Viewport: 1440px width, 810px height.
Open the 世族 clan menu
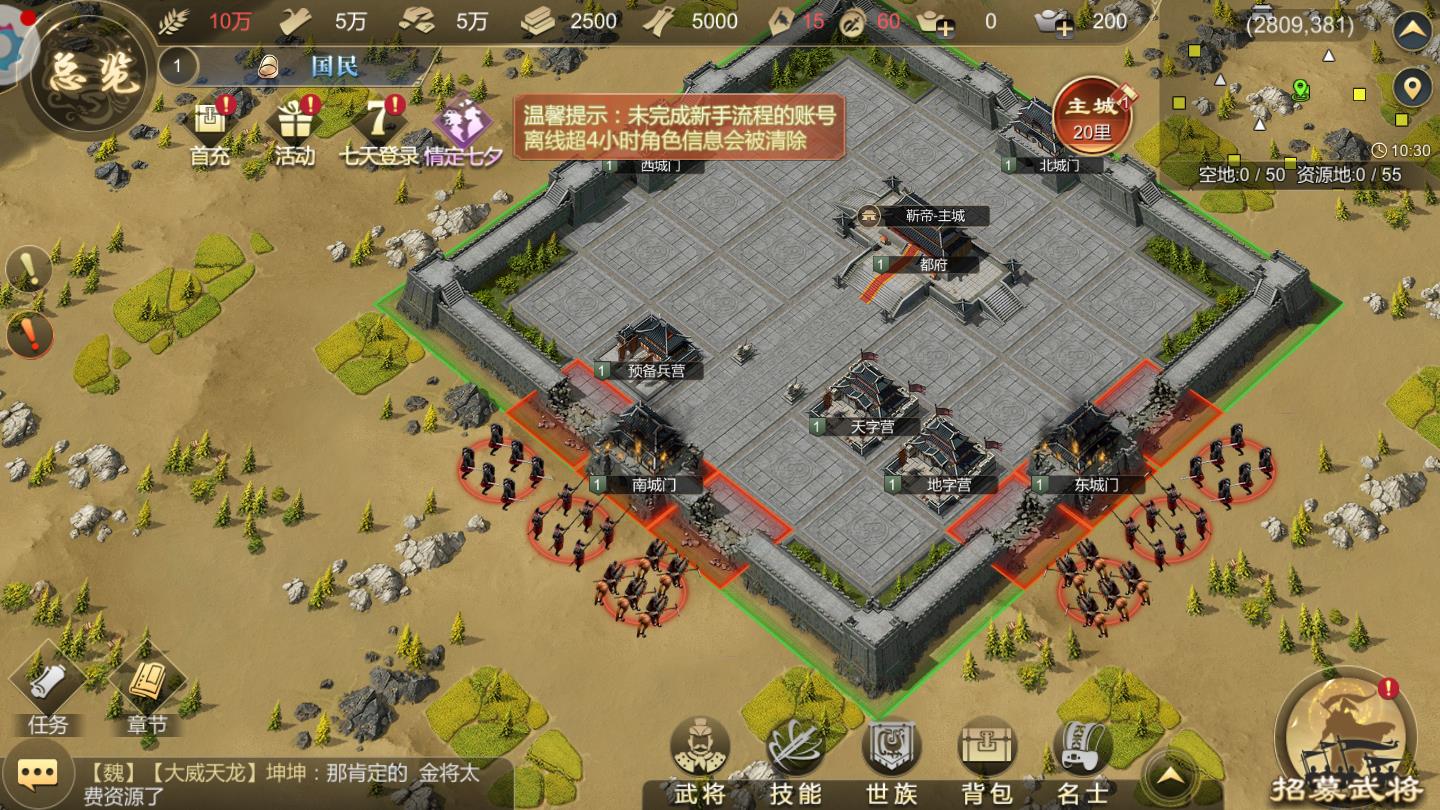[x=891, y=760]
